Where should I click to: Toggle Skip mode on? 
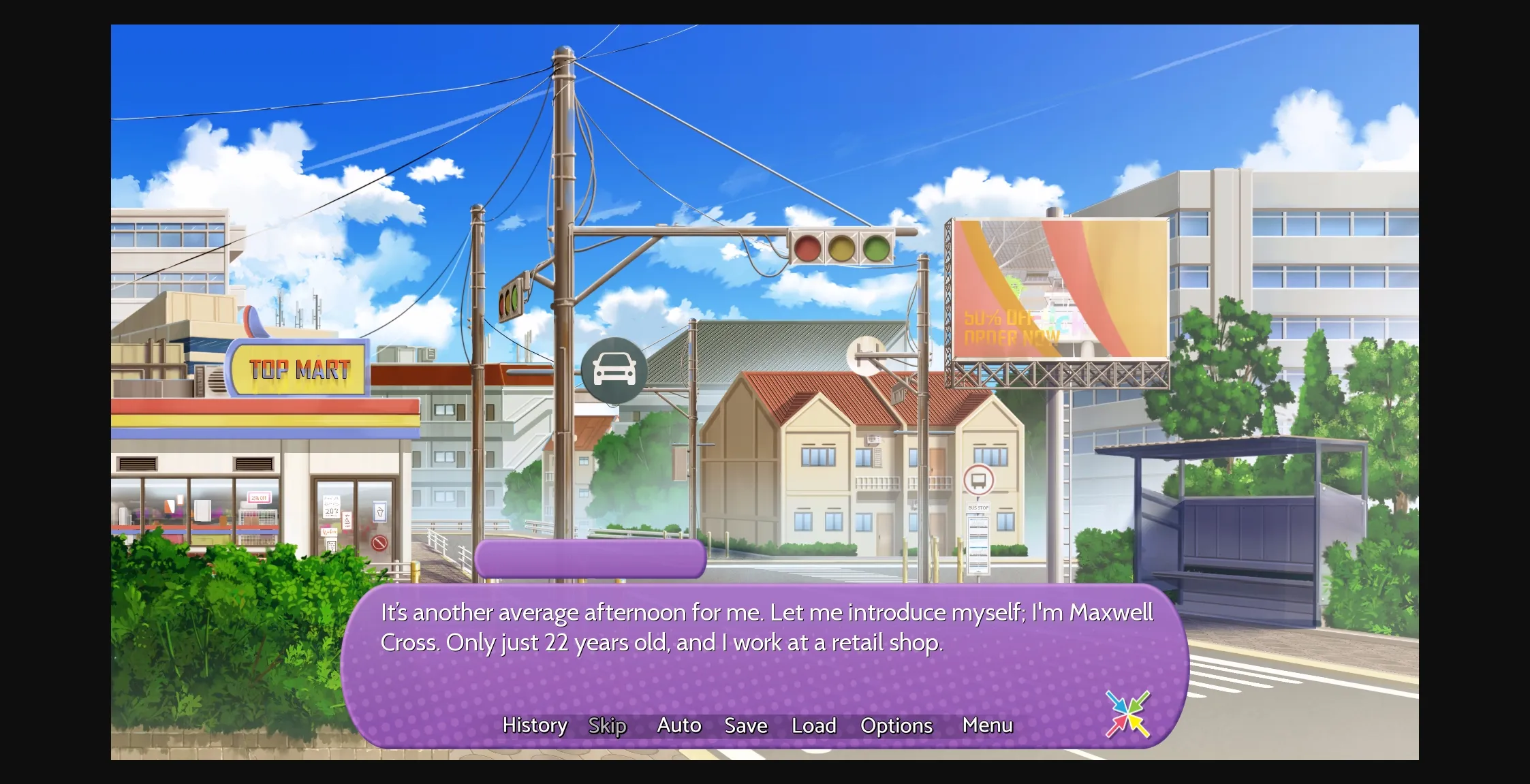click(x=606, y=726)
